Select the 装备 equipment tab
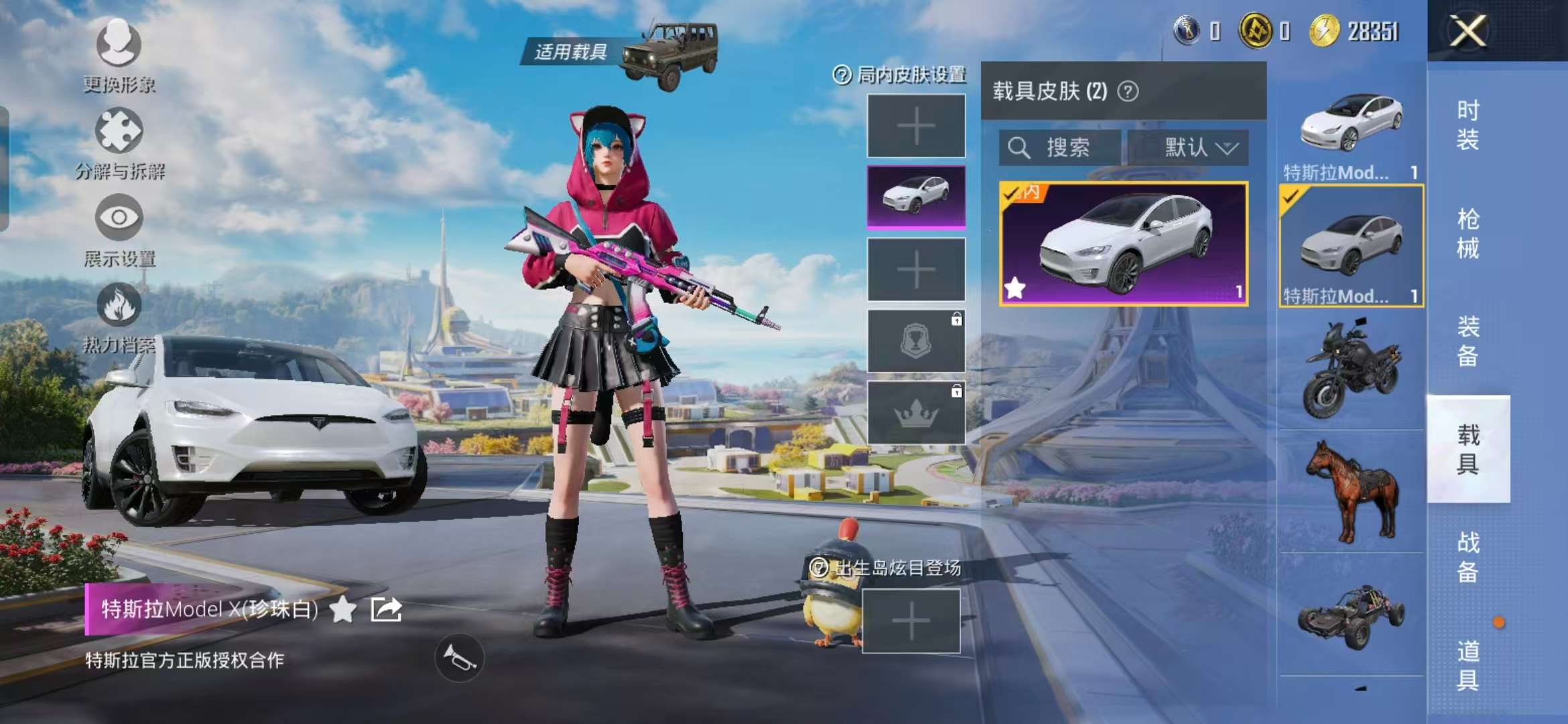 [x=1467, y=341]
